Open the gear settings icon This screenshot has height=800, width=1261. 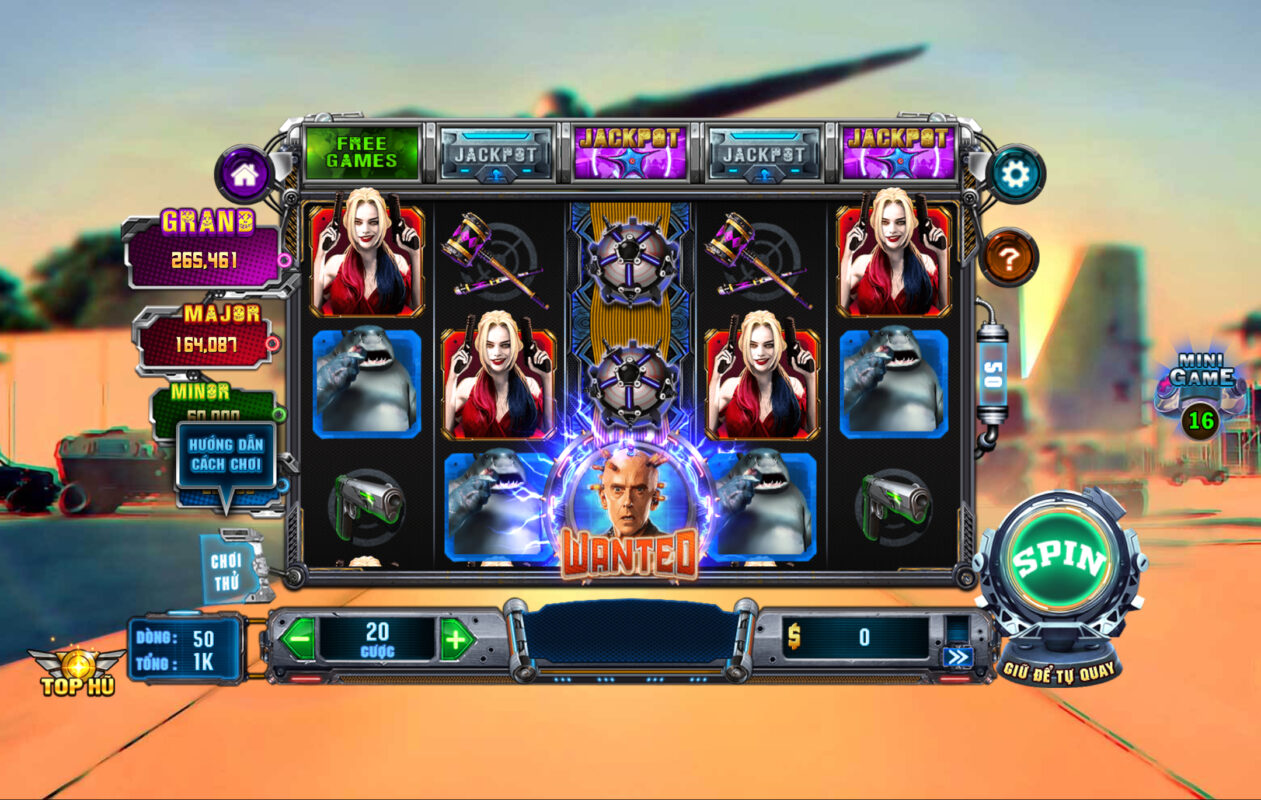coord(1015,175)
